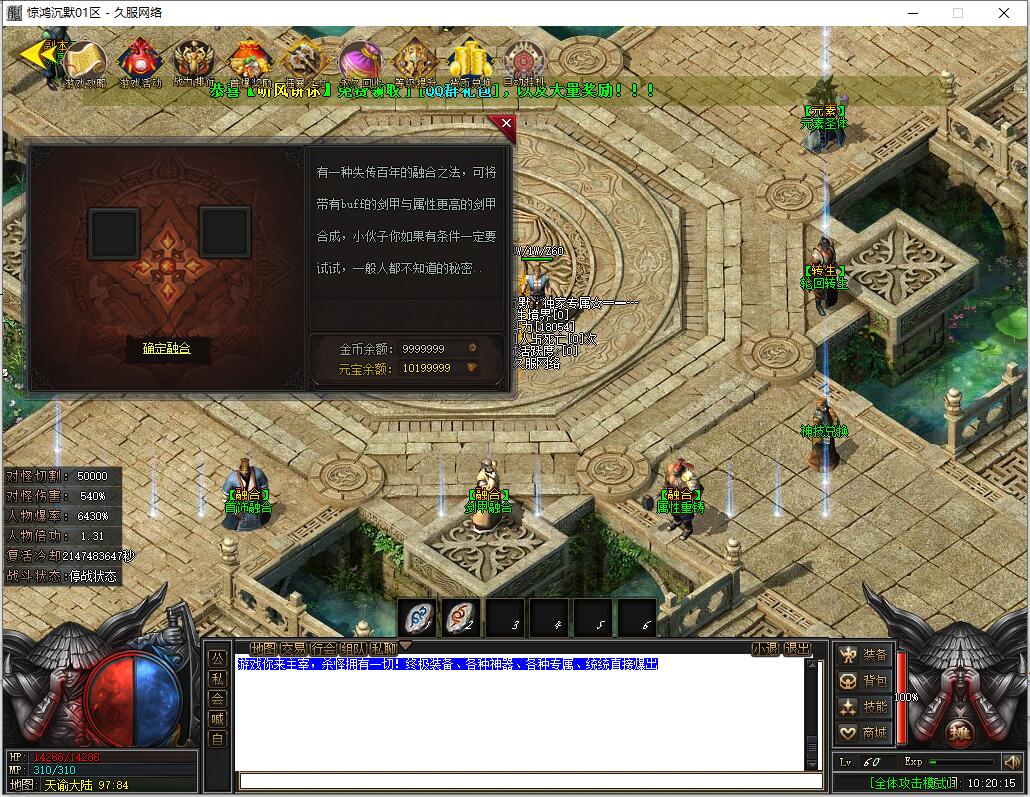
Task: Click the 退出 exit button
Action: pos(797,648)
